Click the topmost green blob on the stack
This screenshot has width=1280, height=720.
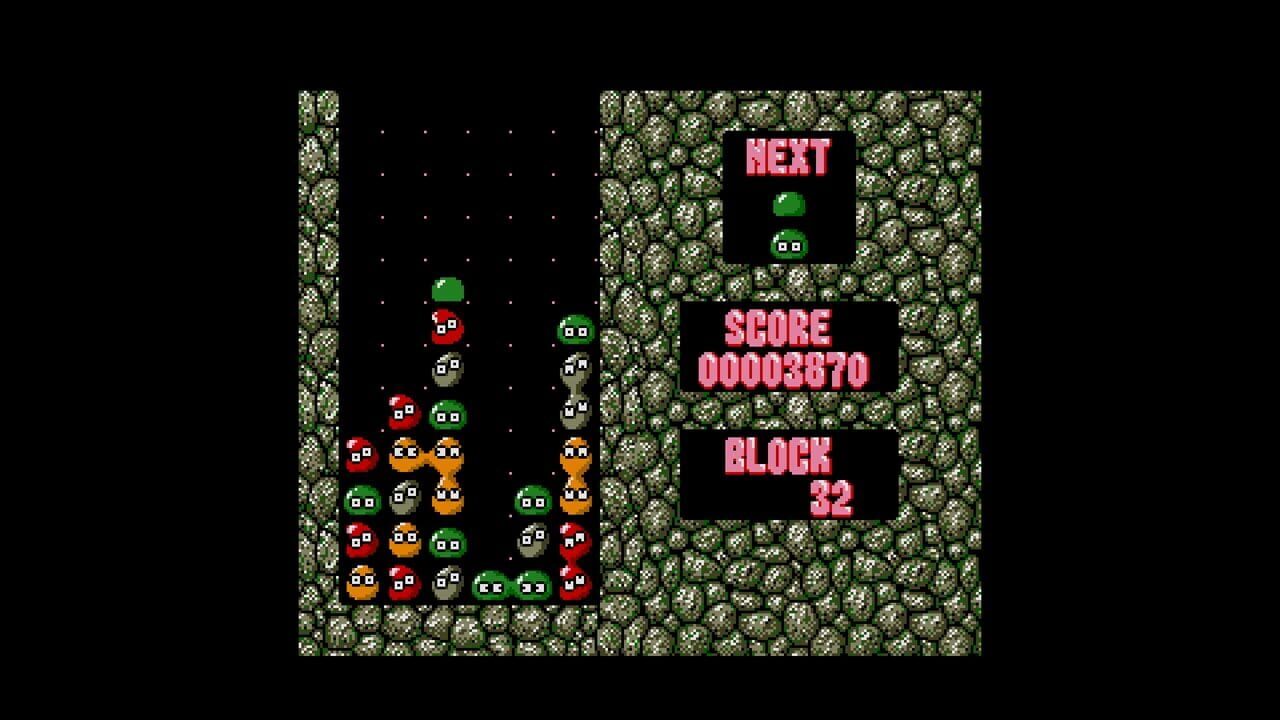[x=447, y=289]
